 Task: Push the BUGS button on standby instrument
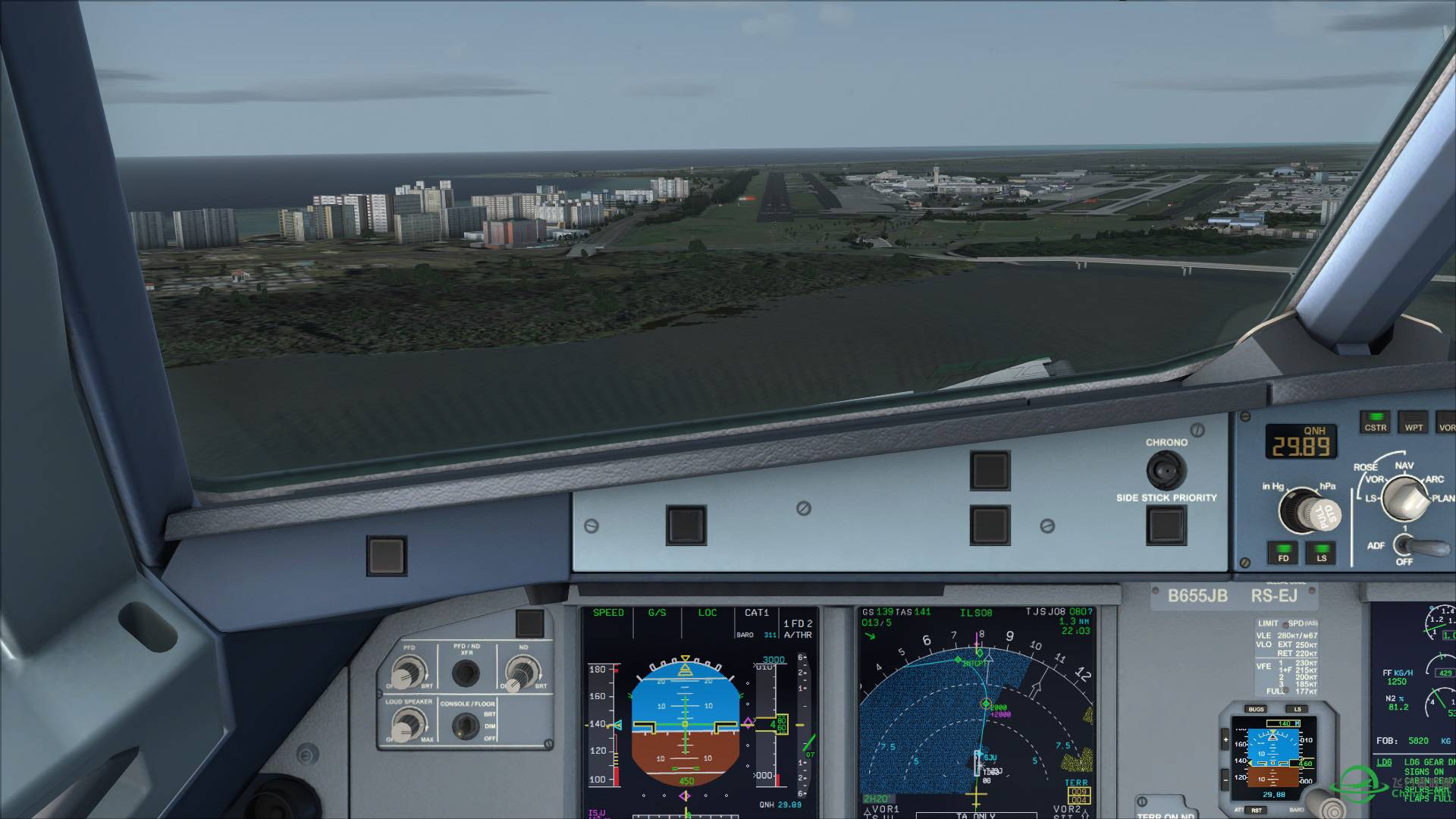pos(1256,710)
